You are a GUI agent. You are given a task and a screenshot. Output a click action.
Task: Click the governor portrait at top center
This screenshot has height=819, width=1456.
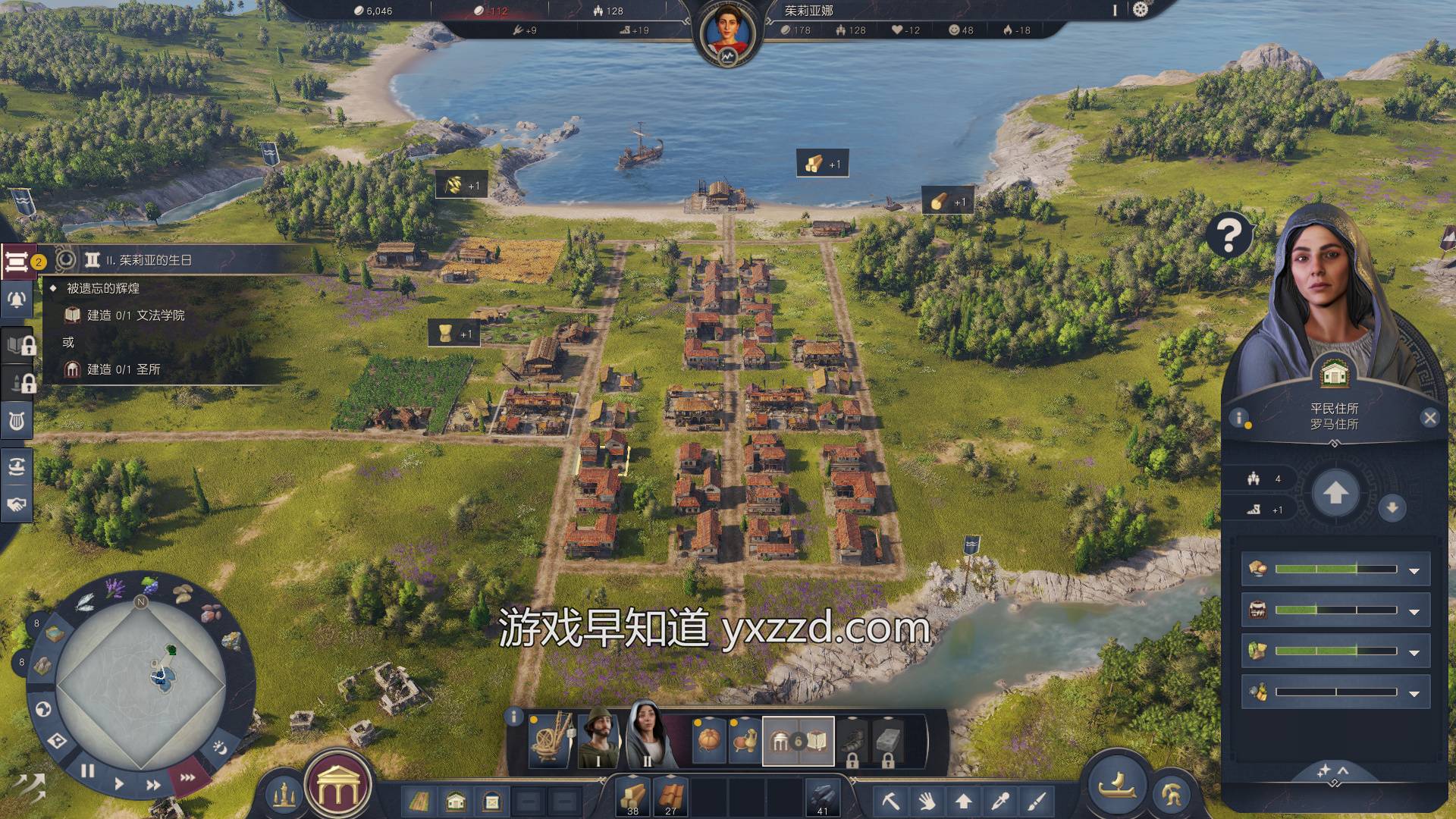click(727, 32)
